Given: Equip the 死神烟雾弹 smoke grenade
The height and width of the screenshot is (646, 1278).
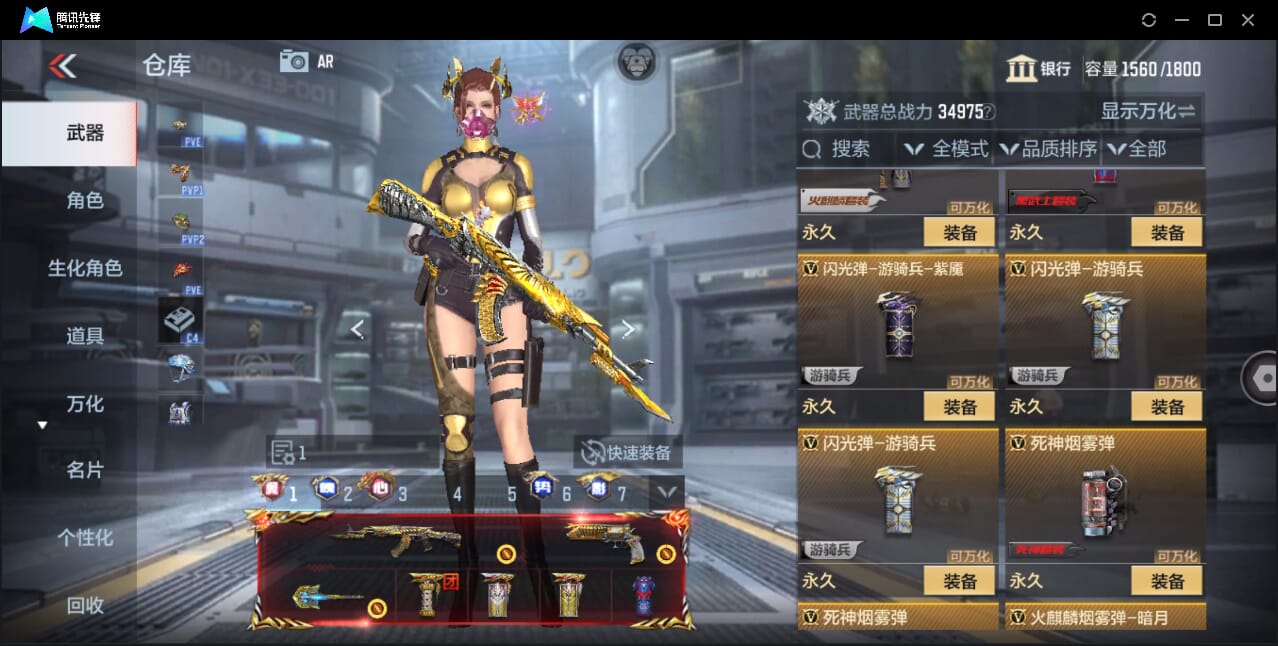Looking at the screenshot, I should click(x=1166, y=581).
